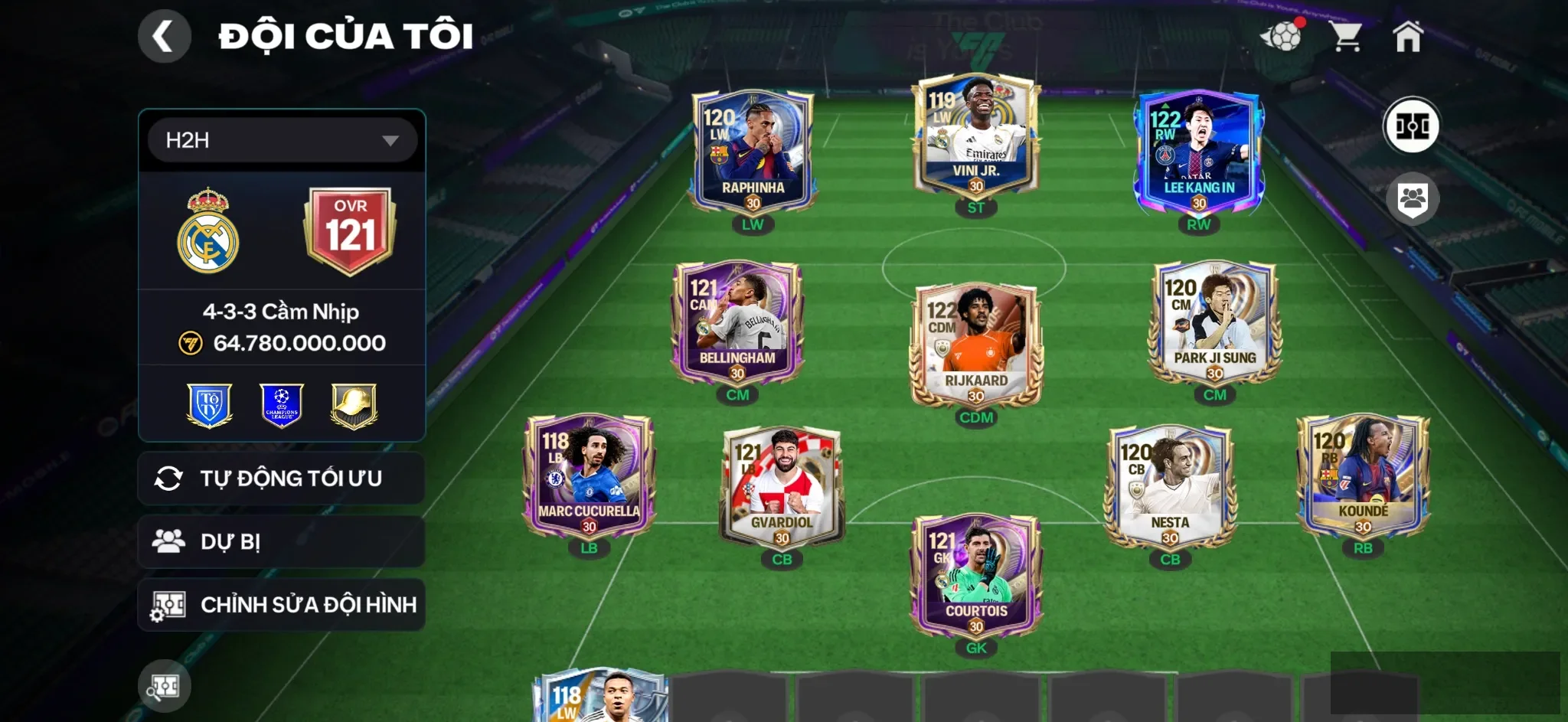This screenshot has height=722, width=1568.
Task: Choose CHỈNH SỬA ĐỘI HÌNH formation edit
Action: click(x=281, y=605)
